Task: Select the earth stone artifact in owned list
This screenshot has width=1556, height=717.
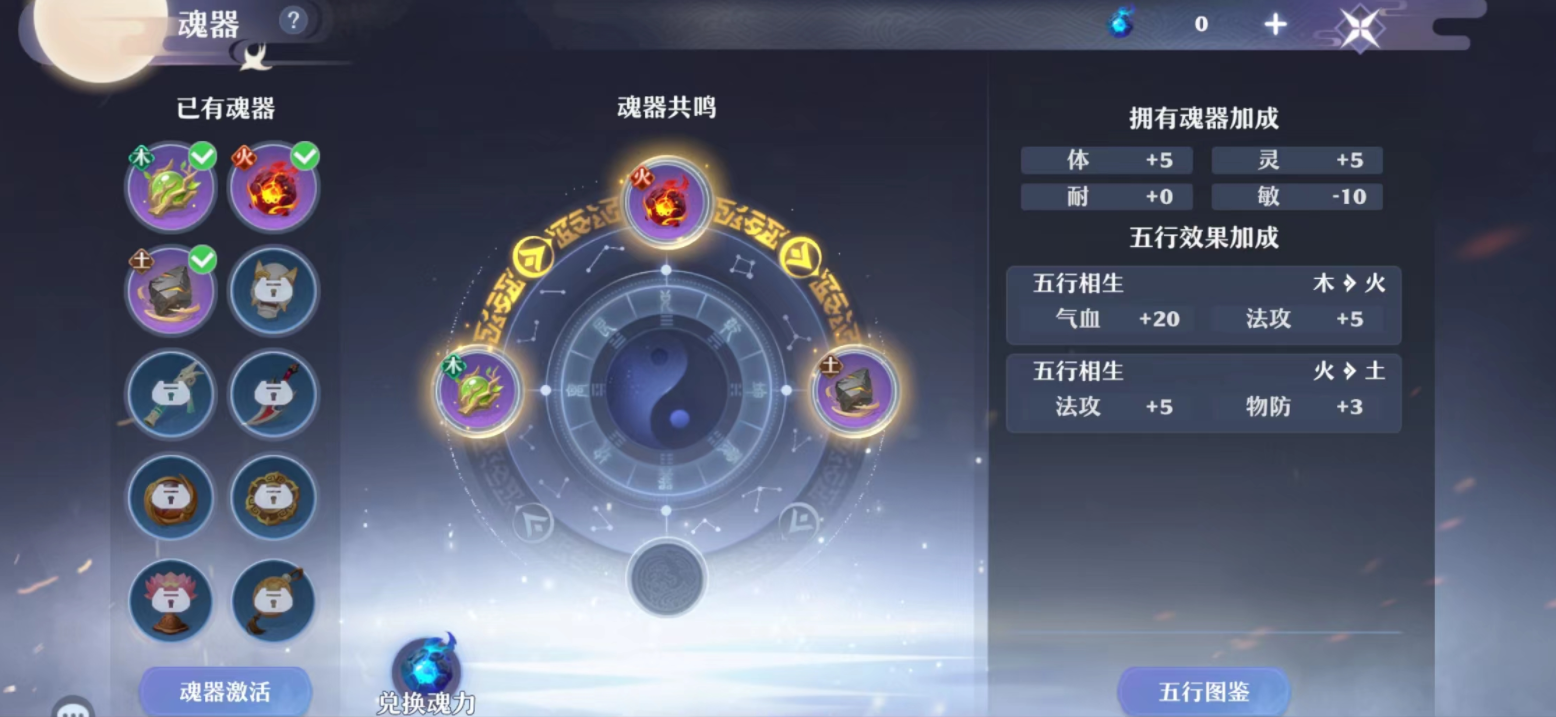Action: click(x=171, y=291)
